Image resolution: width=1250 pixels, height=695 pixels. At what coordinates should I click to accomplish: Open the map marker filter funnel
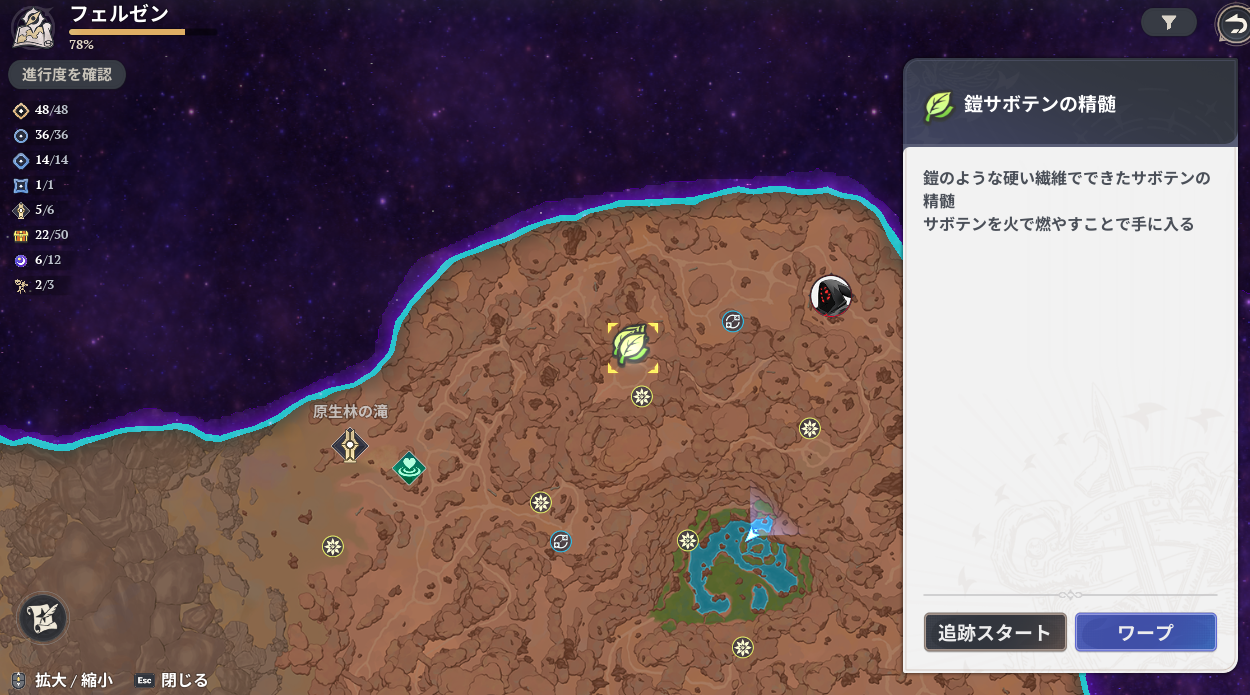pyautogui.click(x=1168, y=22)
